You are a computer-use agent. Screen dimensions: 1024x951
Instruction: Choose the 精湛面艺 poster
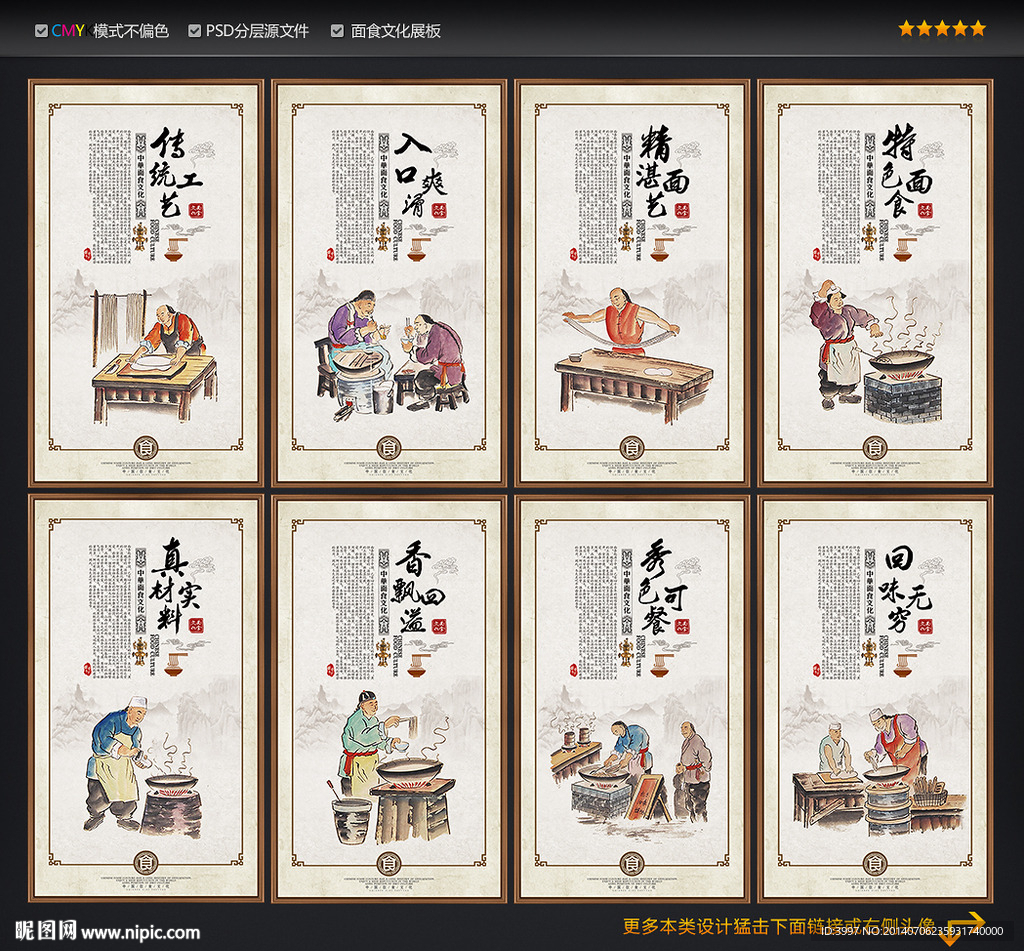coord(632,283)
